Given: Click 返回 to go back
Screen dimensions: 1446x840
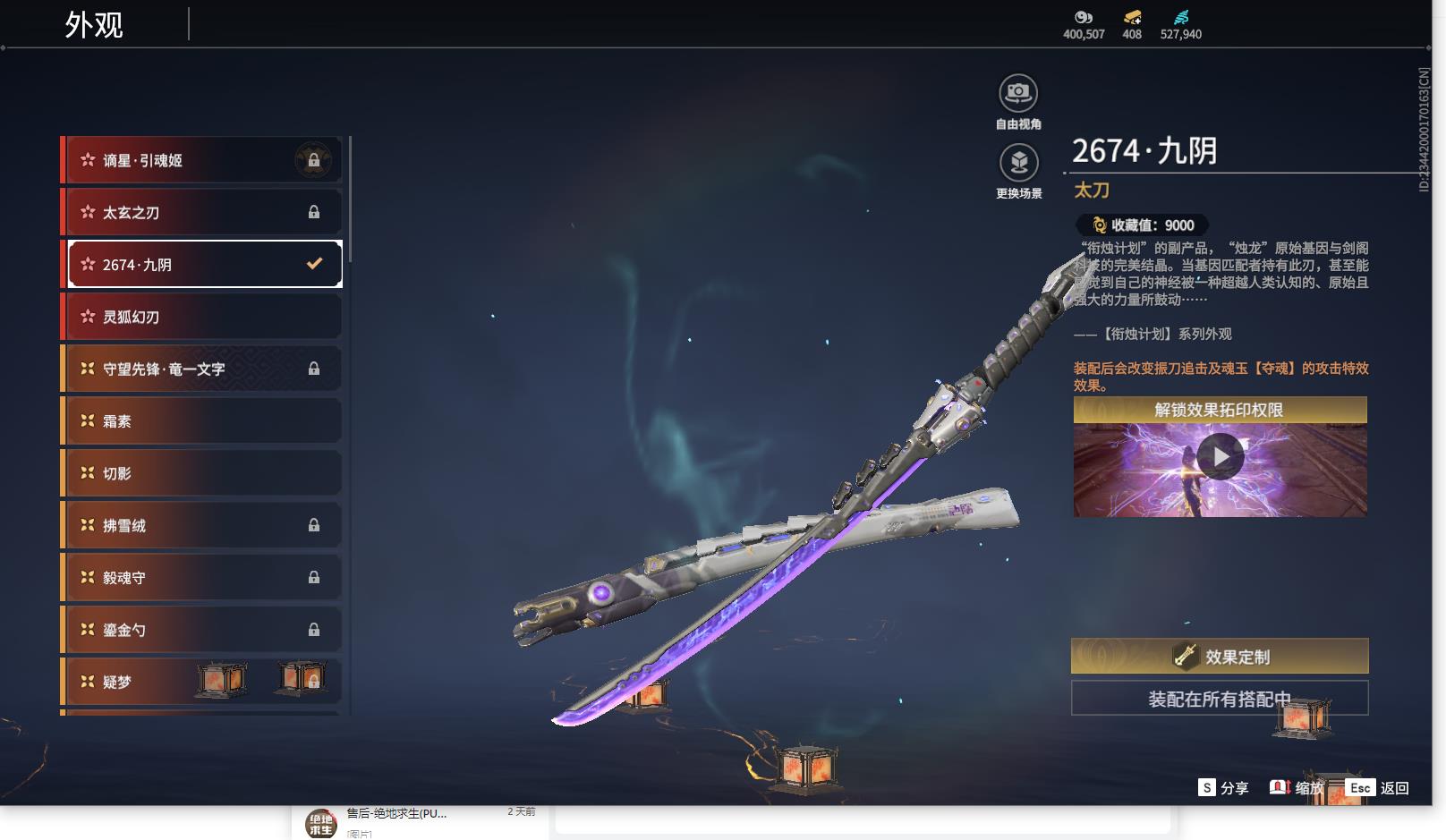Looking at the screenshot, I should click(1378, 787).
